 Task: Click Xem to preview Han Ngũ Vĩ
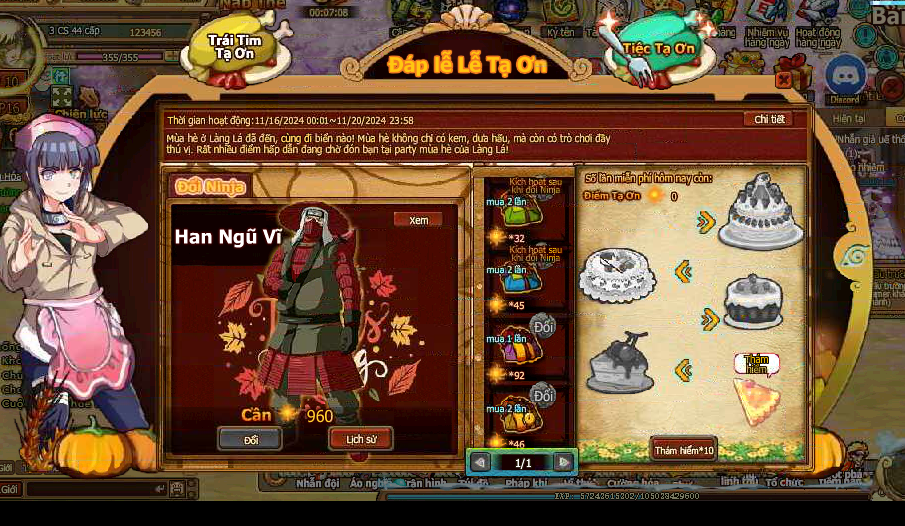tap(417, 220)
